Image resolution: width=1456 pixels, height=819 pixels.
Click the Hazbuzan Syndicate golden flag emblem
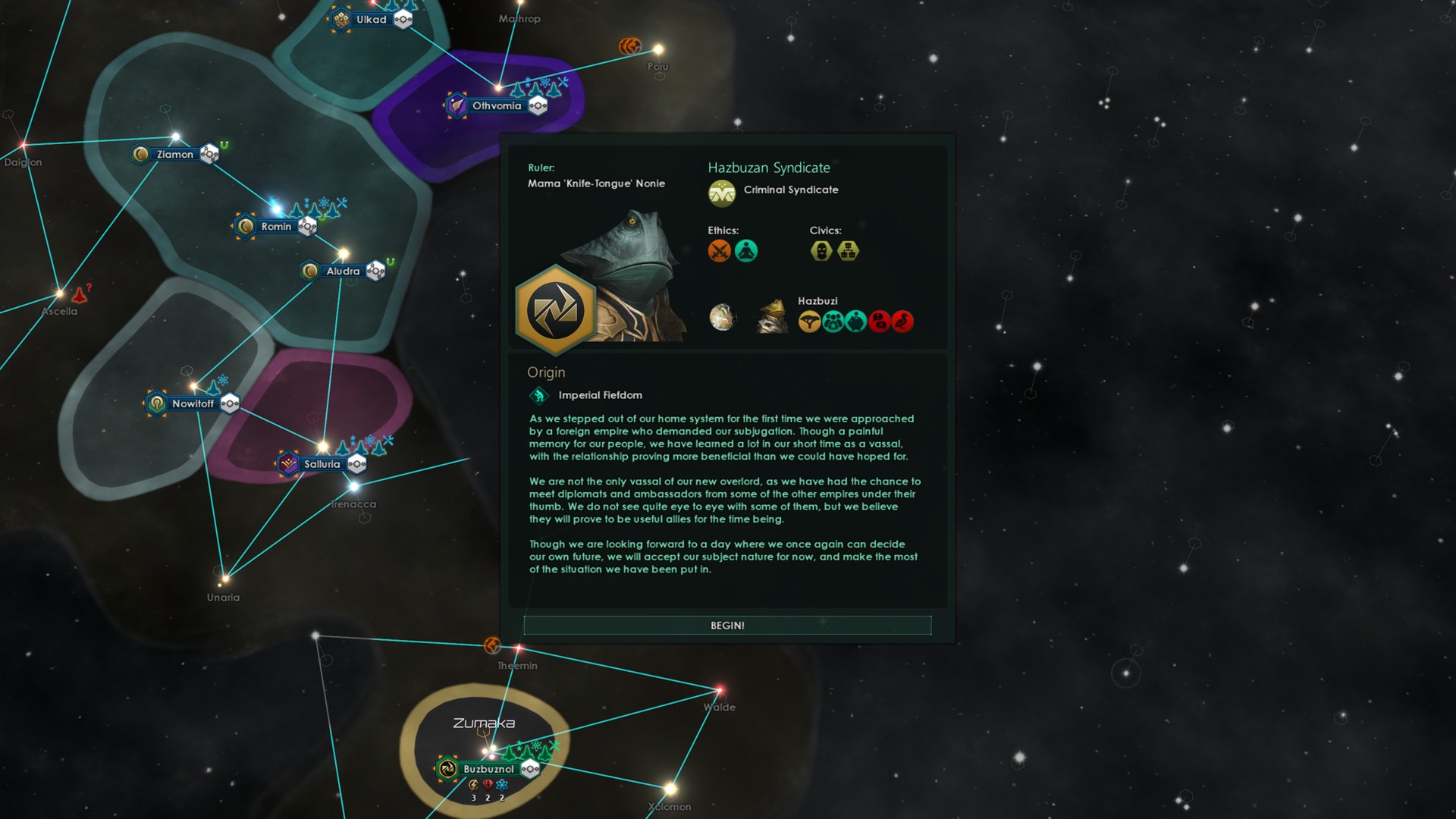(x=556, y=308)
